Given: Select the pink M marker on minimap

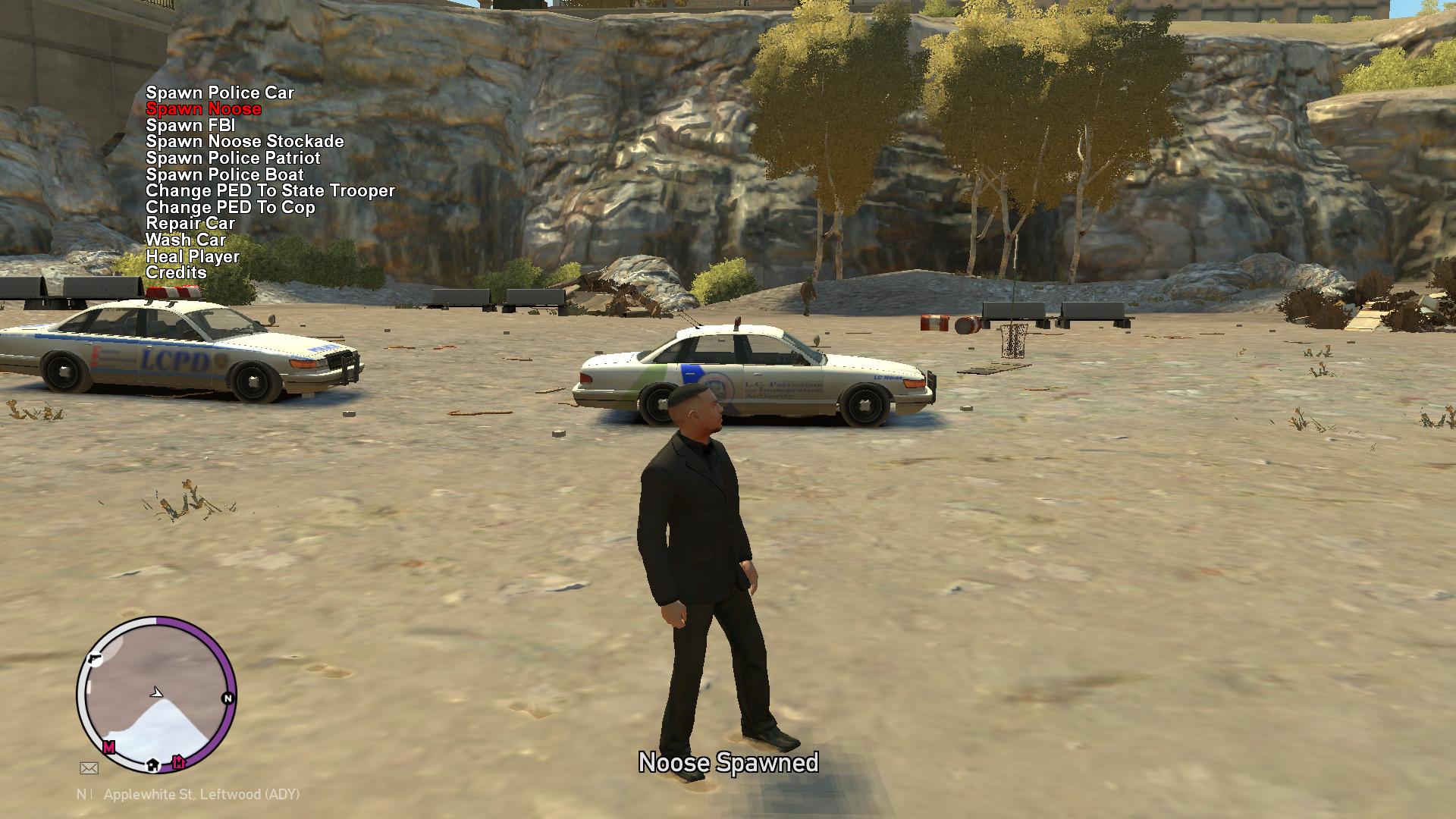Looking at the screenshot, I should [109, 748].
